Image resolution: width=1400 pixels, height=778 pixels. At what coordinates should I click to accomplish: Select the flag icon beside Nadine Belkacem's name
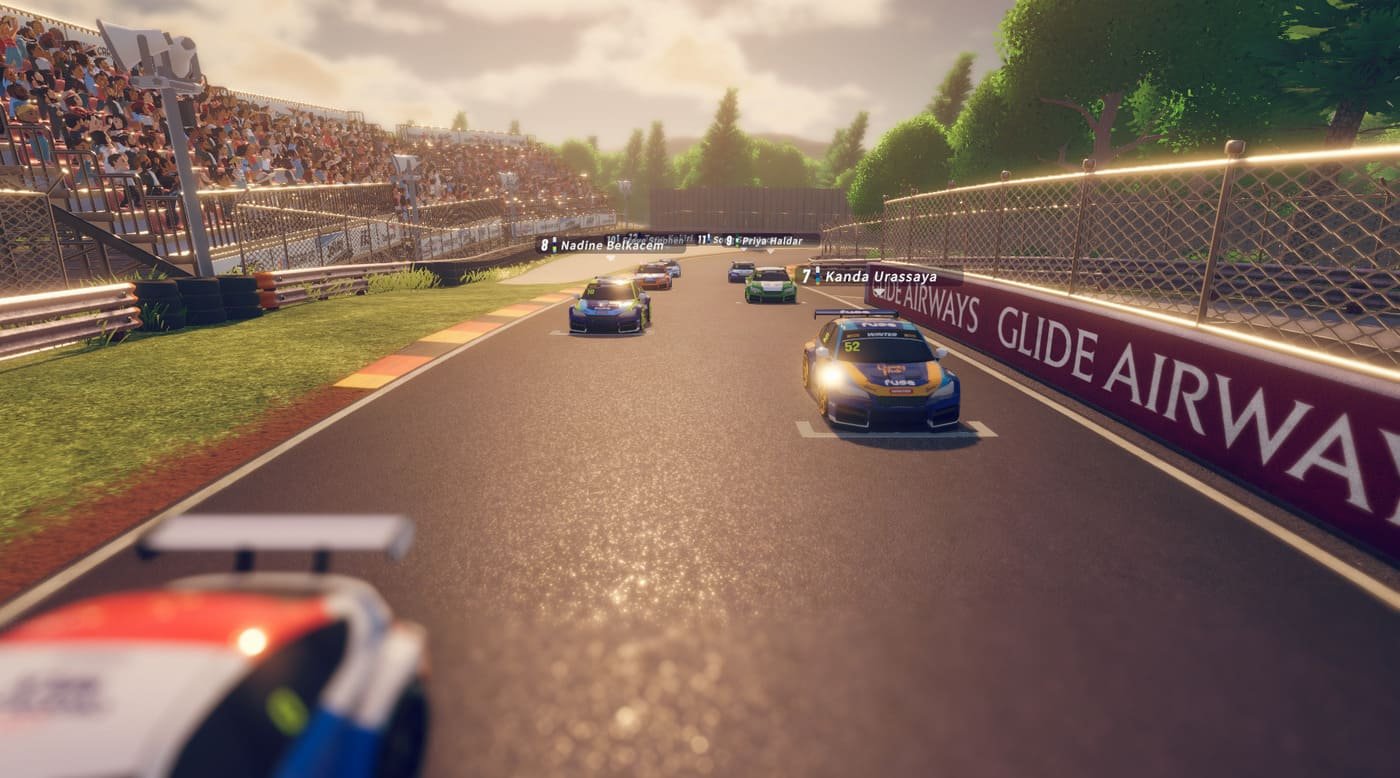pyautogui.click(x=553, y=245)
